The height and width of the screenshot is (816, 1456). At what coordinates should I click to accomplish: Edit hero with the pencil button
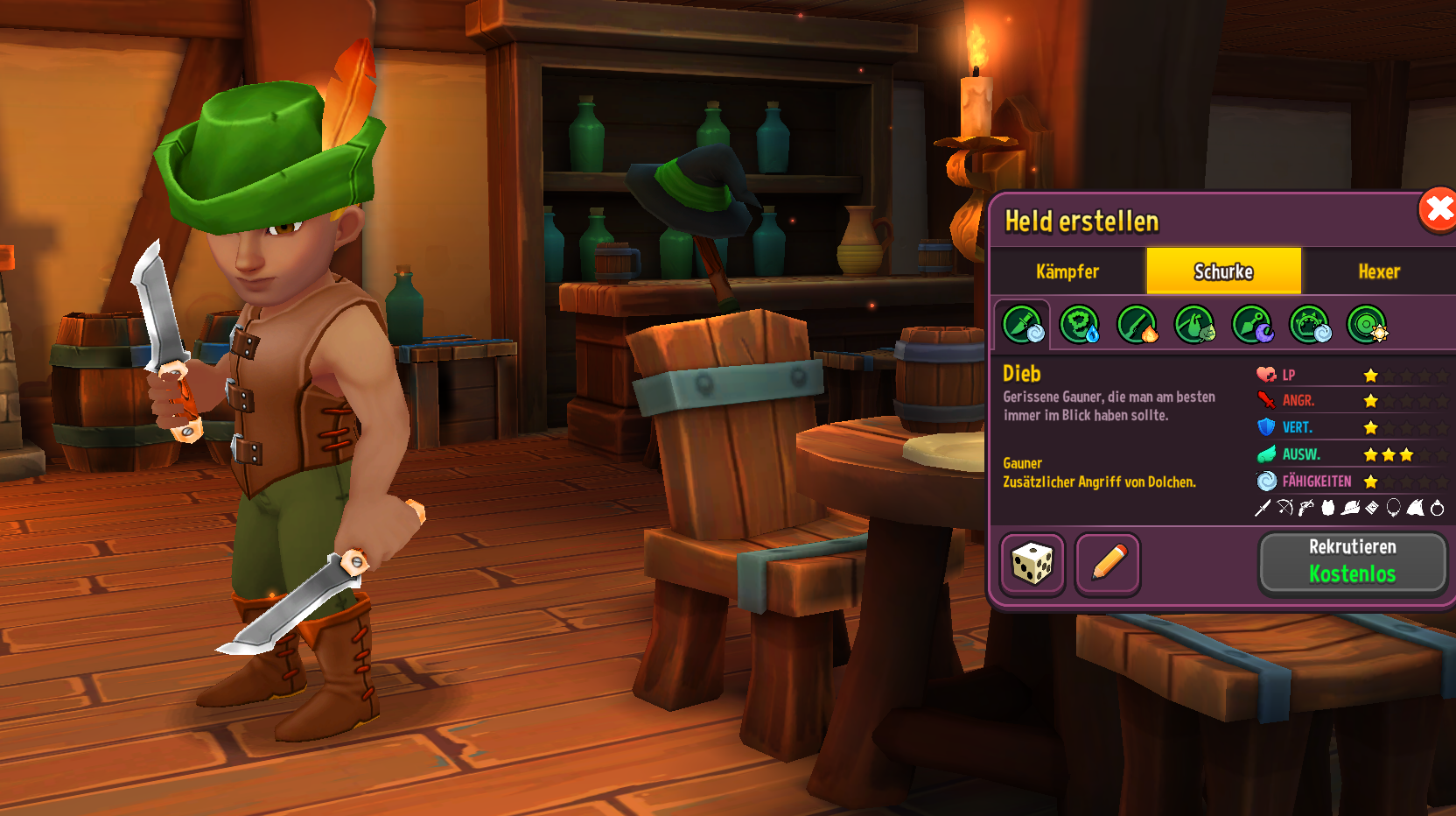click(x=1108, y=564)
